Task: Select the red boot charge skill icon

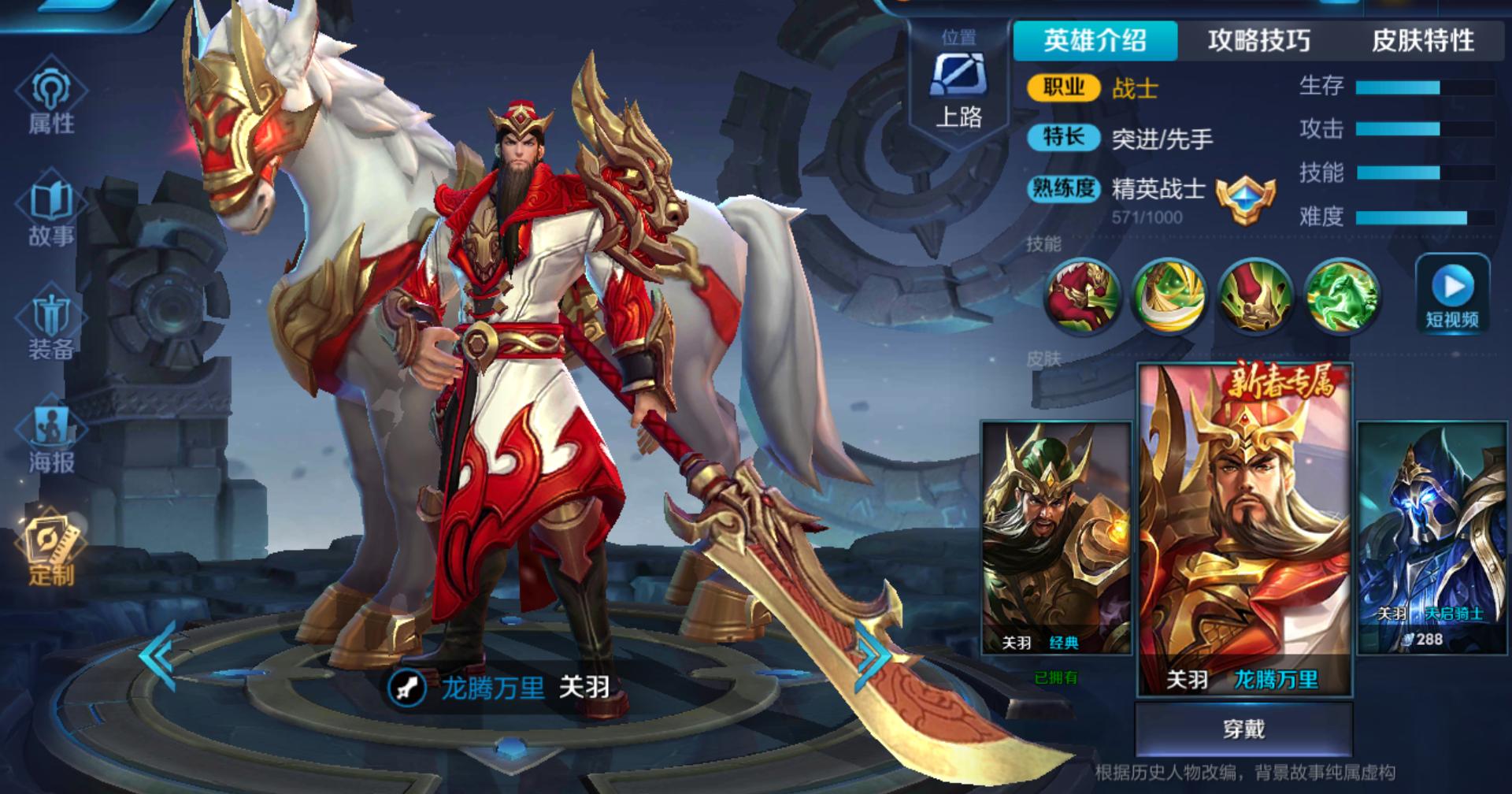Action: tap(1255, 295)
